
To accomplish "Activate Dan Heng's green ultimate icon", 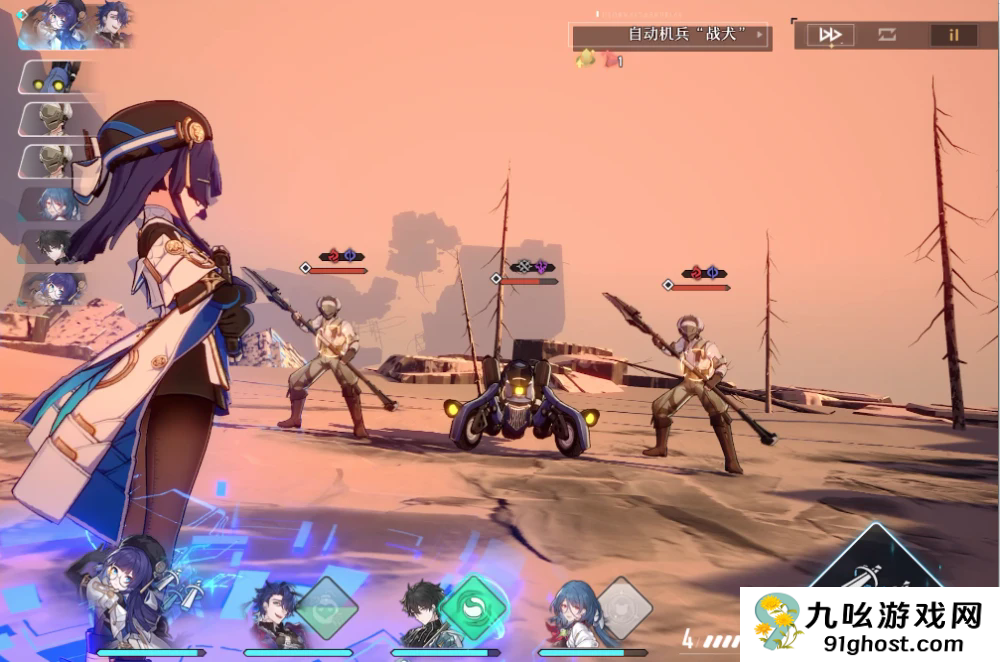I will tap(472, 606).
